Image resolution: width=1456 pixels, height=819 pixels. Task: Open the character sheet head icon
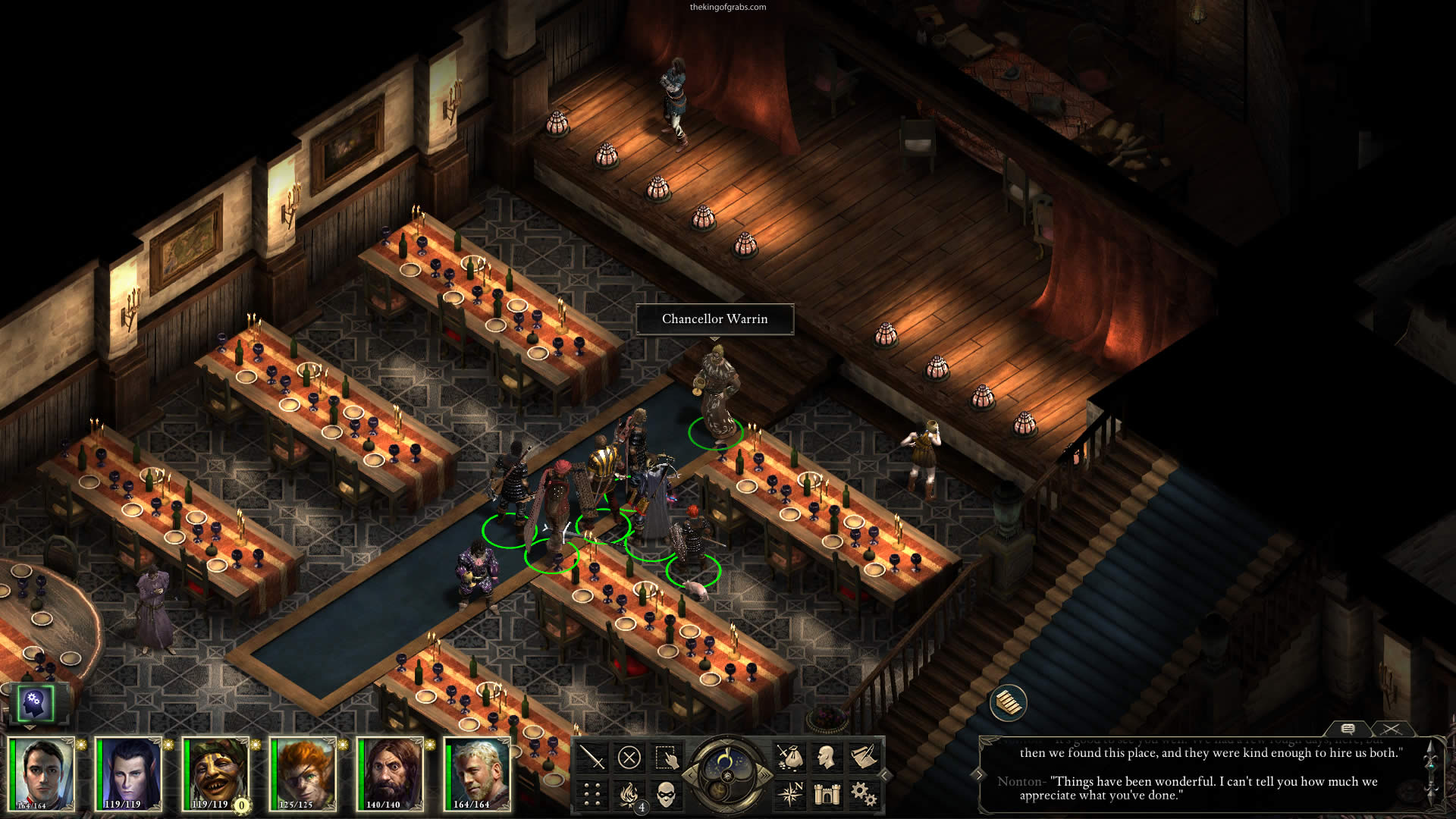[x=827, y=758]
